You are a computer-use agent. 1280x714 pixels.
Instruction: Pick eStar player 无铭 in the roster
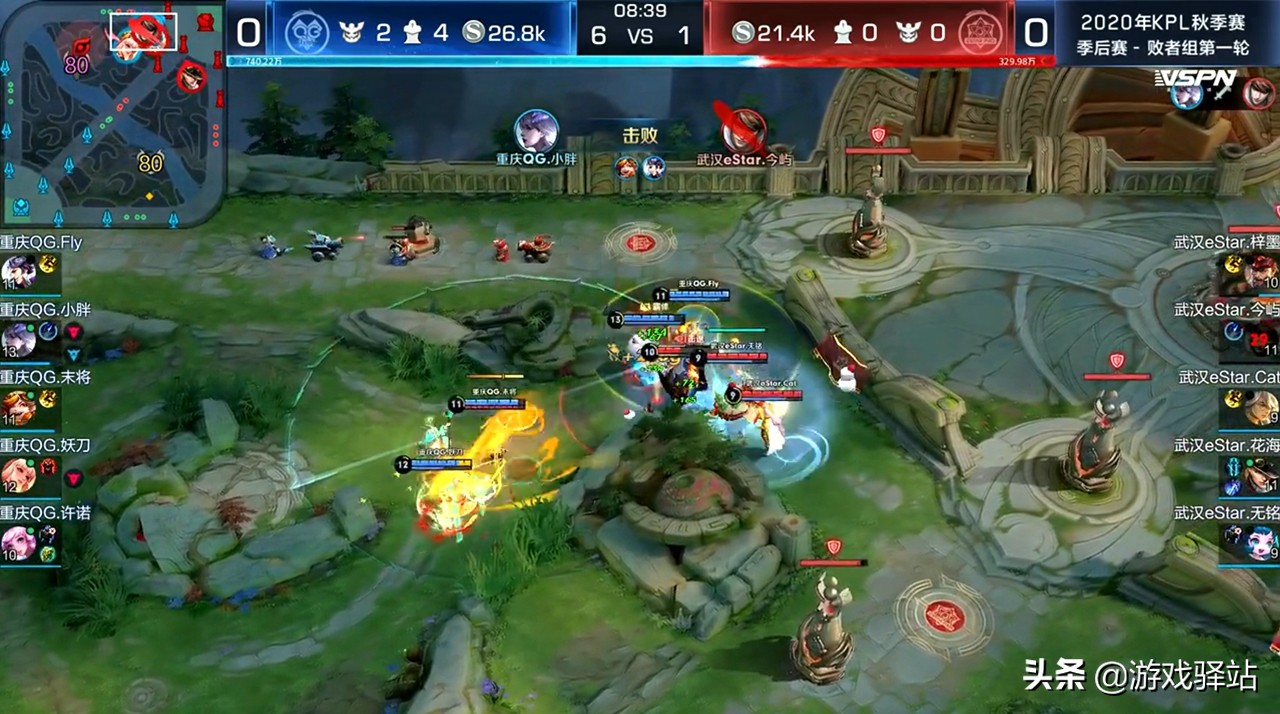coord(1261,543)
